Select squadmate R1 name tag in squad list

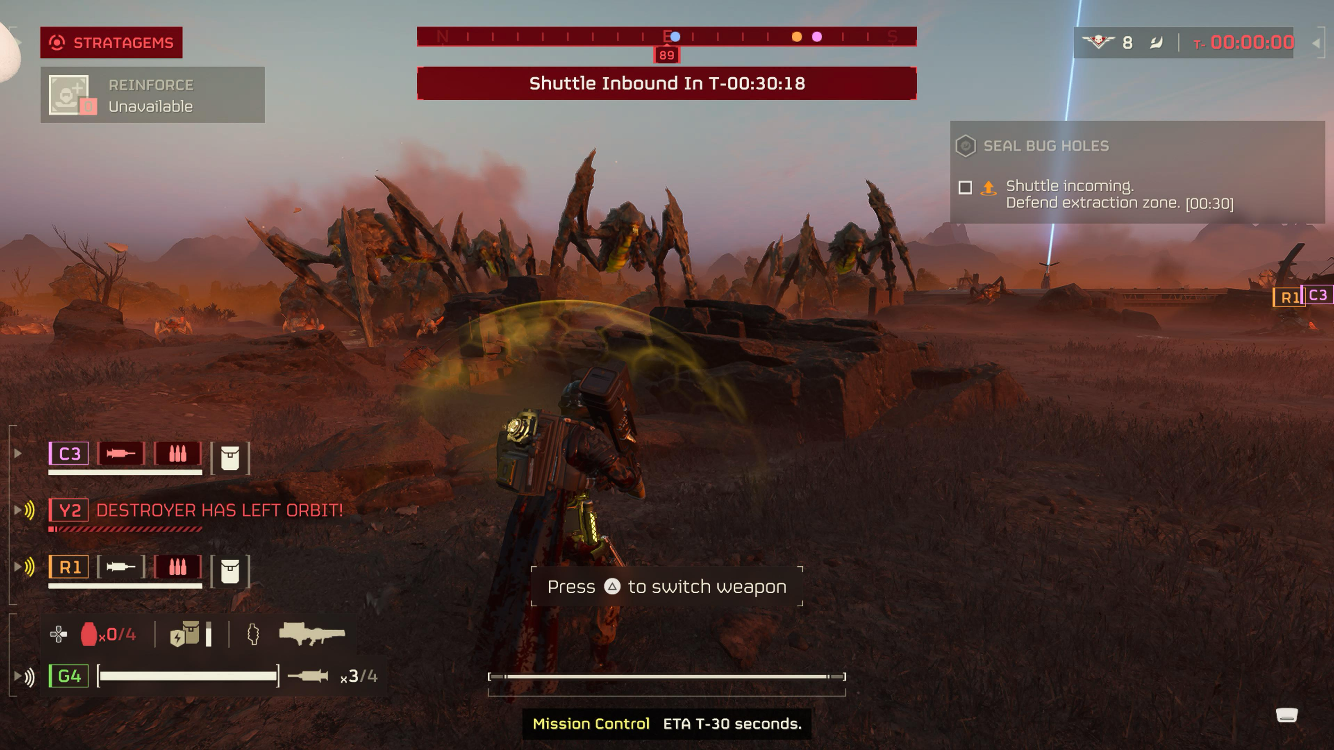[x=69, y=567]
